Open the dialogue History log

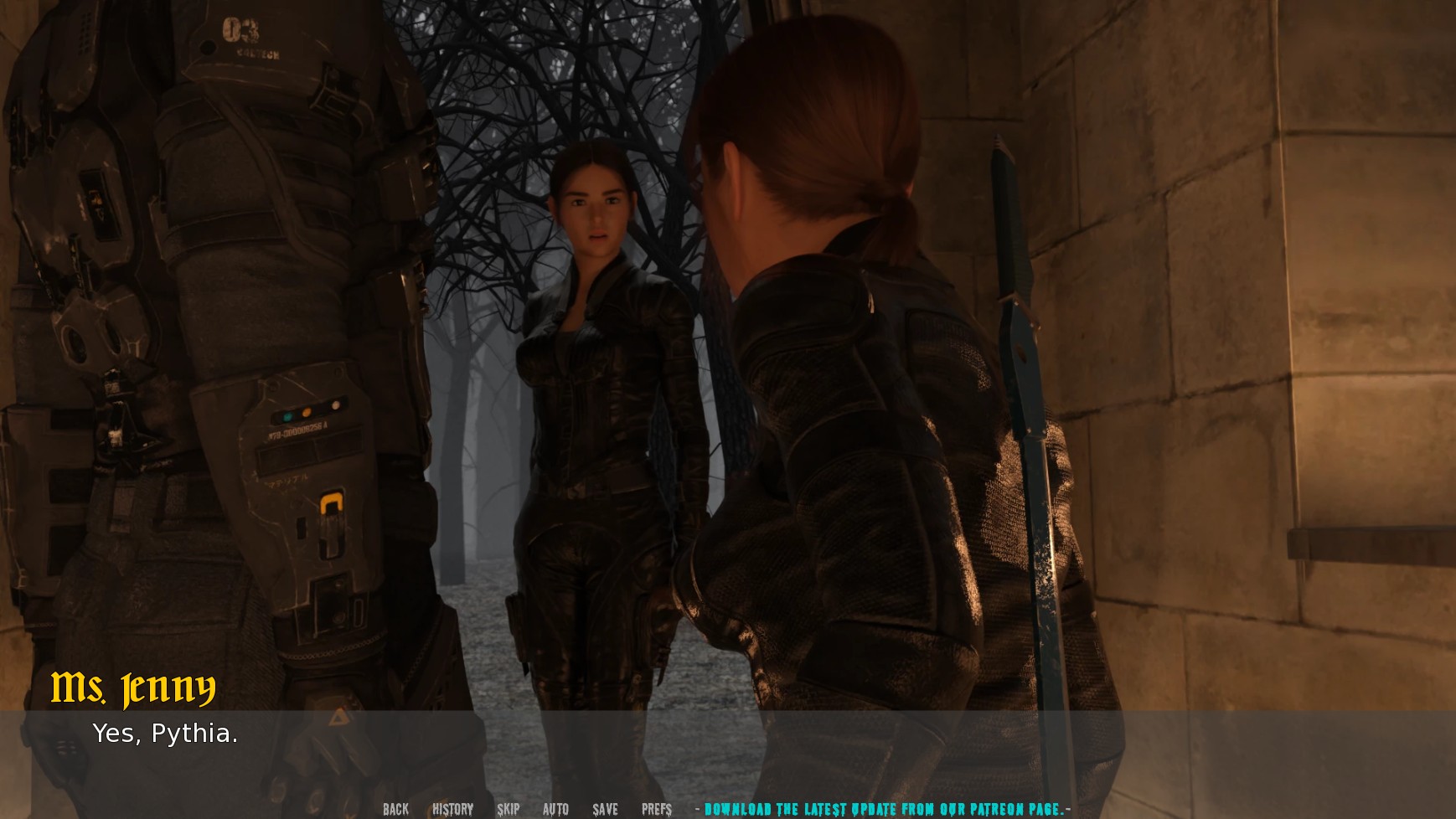point(452,809)
